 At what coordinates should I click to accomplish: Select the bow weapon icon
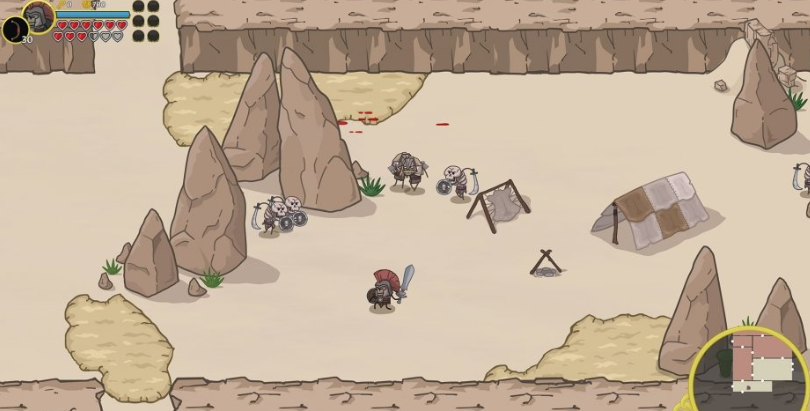15,30
